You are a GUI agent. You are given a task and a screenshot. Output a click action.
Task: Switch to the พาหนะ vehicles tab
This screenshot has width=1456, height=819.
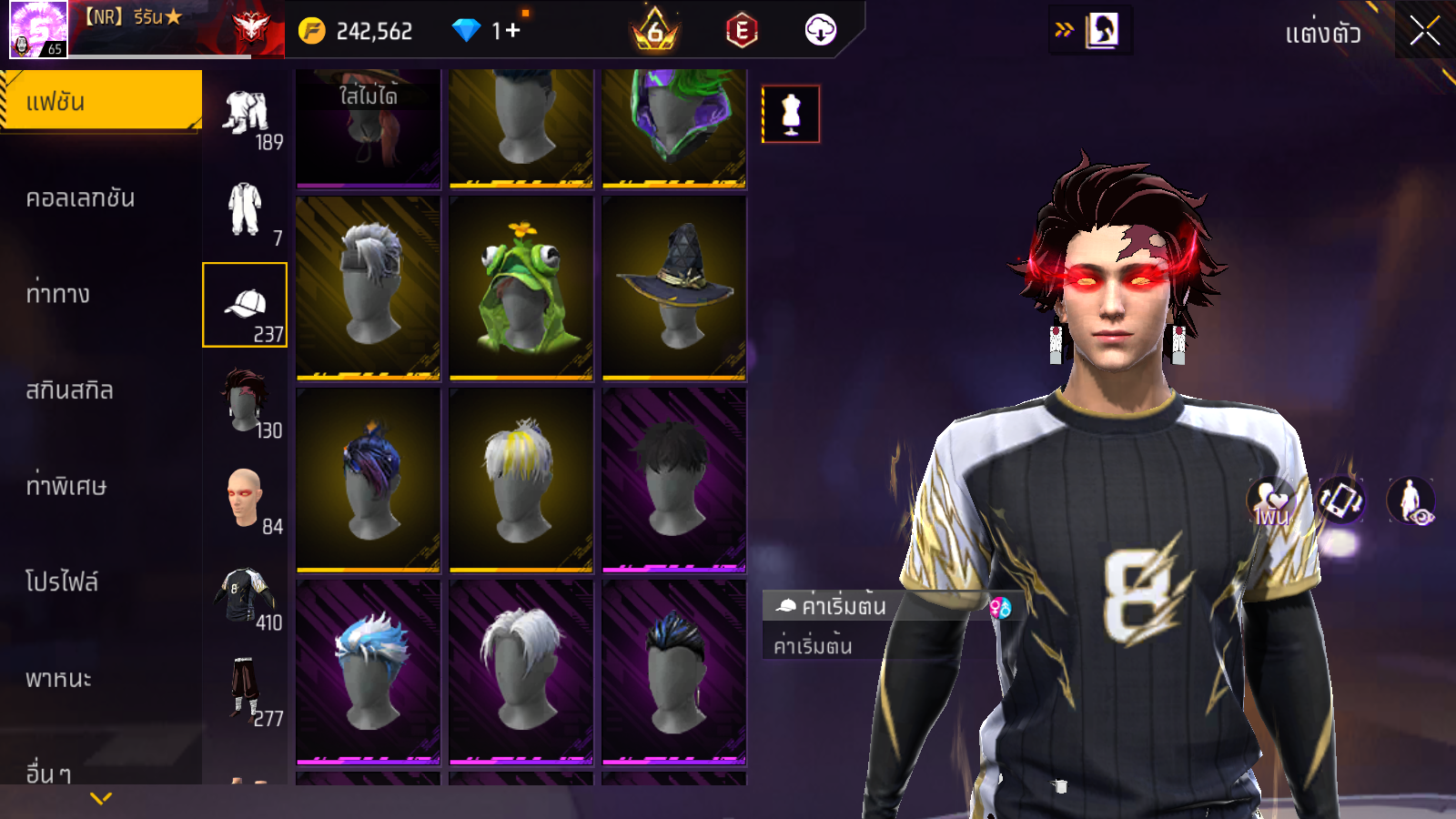coord(58,679)
